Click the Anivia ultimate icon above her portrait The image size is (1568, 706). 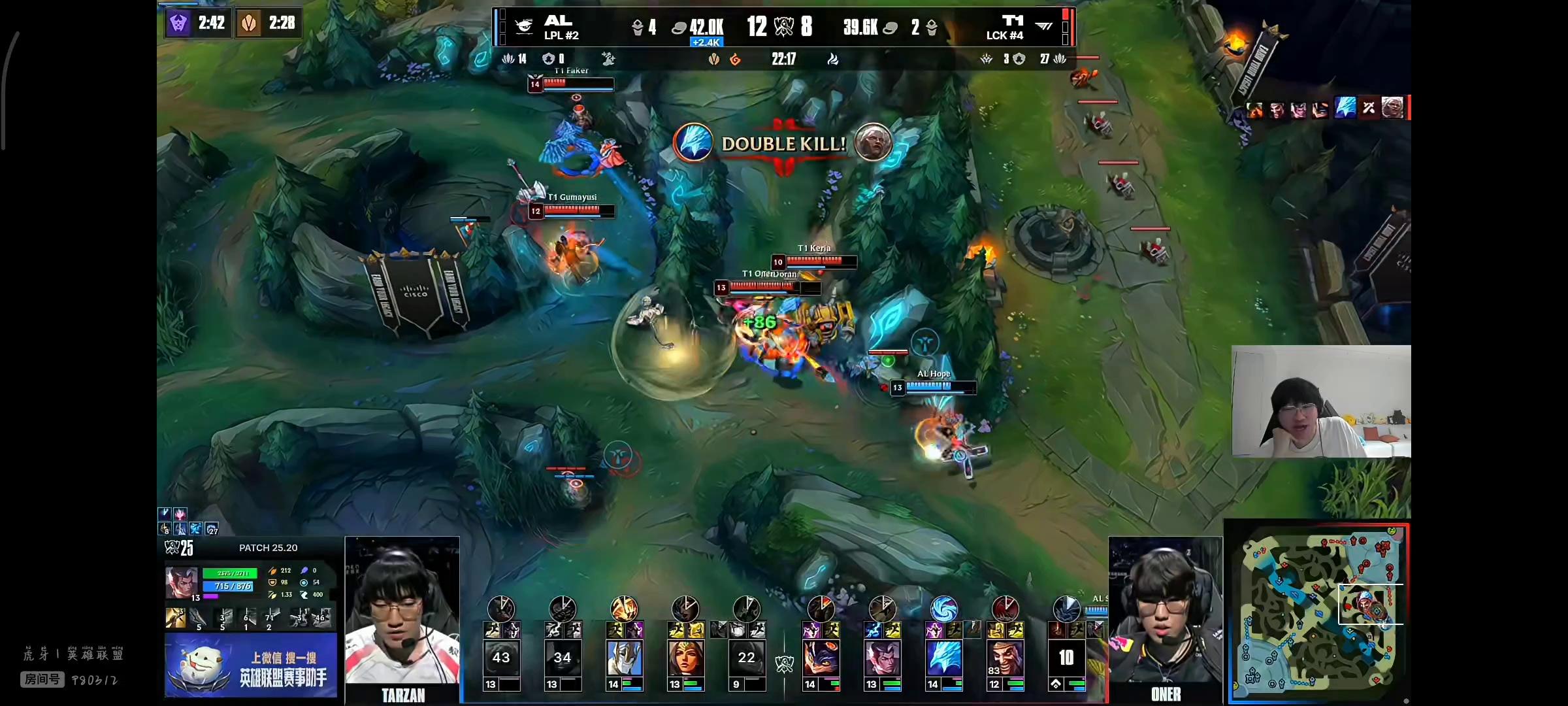pos(944,609)
